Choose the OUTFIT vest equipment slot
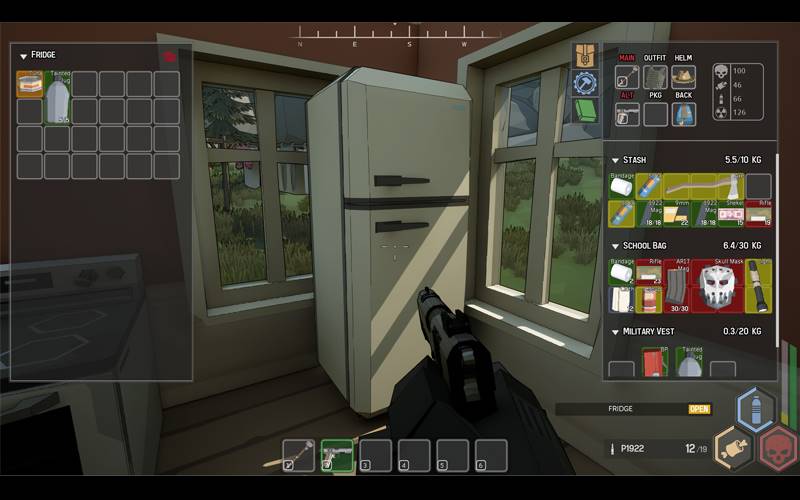 pos(655,78)
